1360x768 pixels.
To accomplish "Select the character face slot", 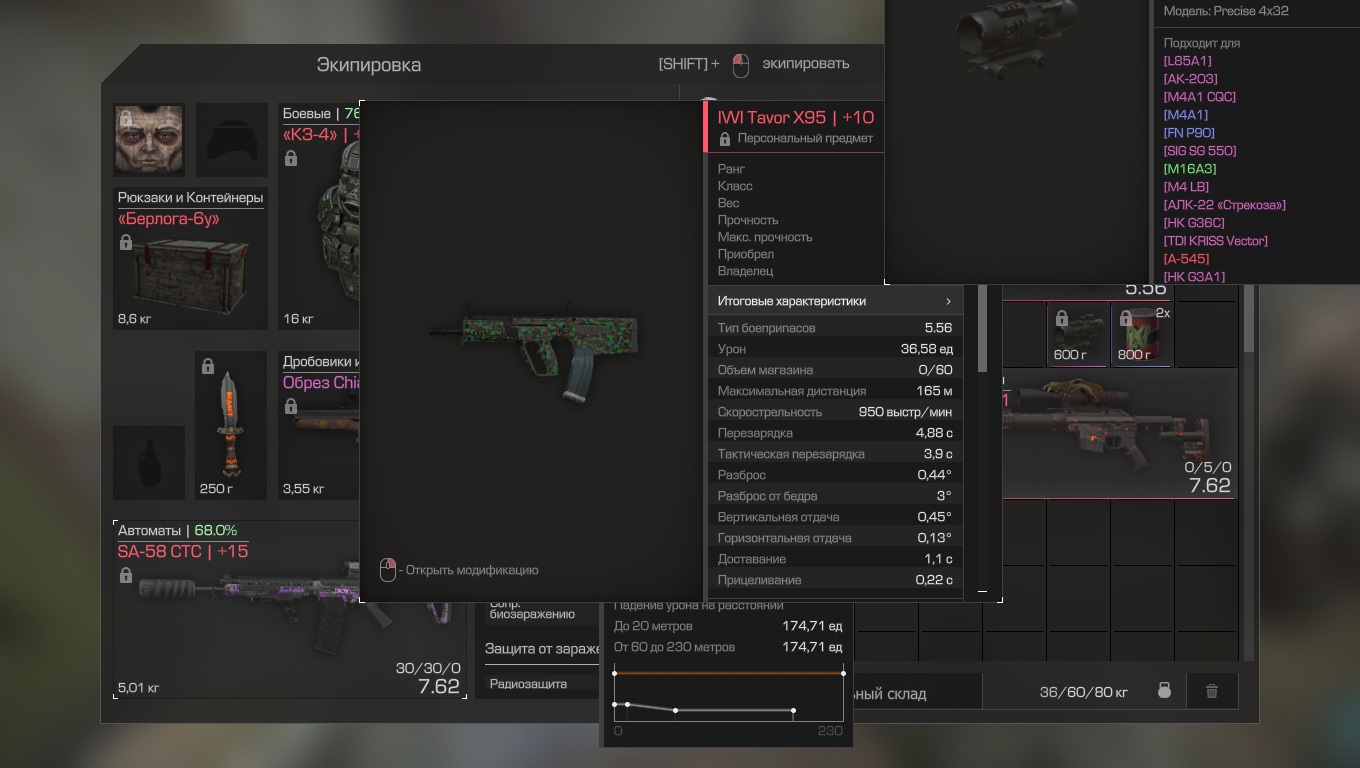I will point(149,139).
